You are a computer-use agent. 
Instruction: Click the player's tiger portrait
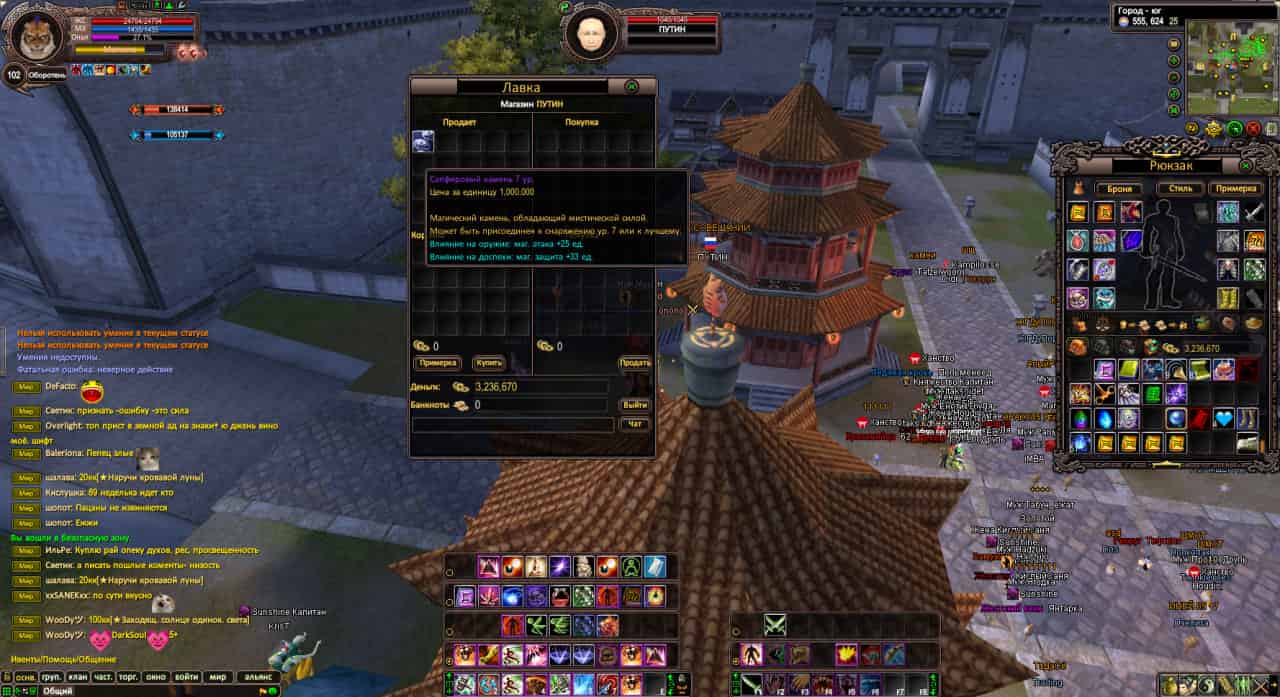37,35
